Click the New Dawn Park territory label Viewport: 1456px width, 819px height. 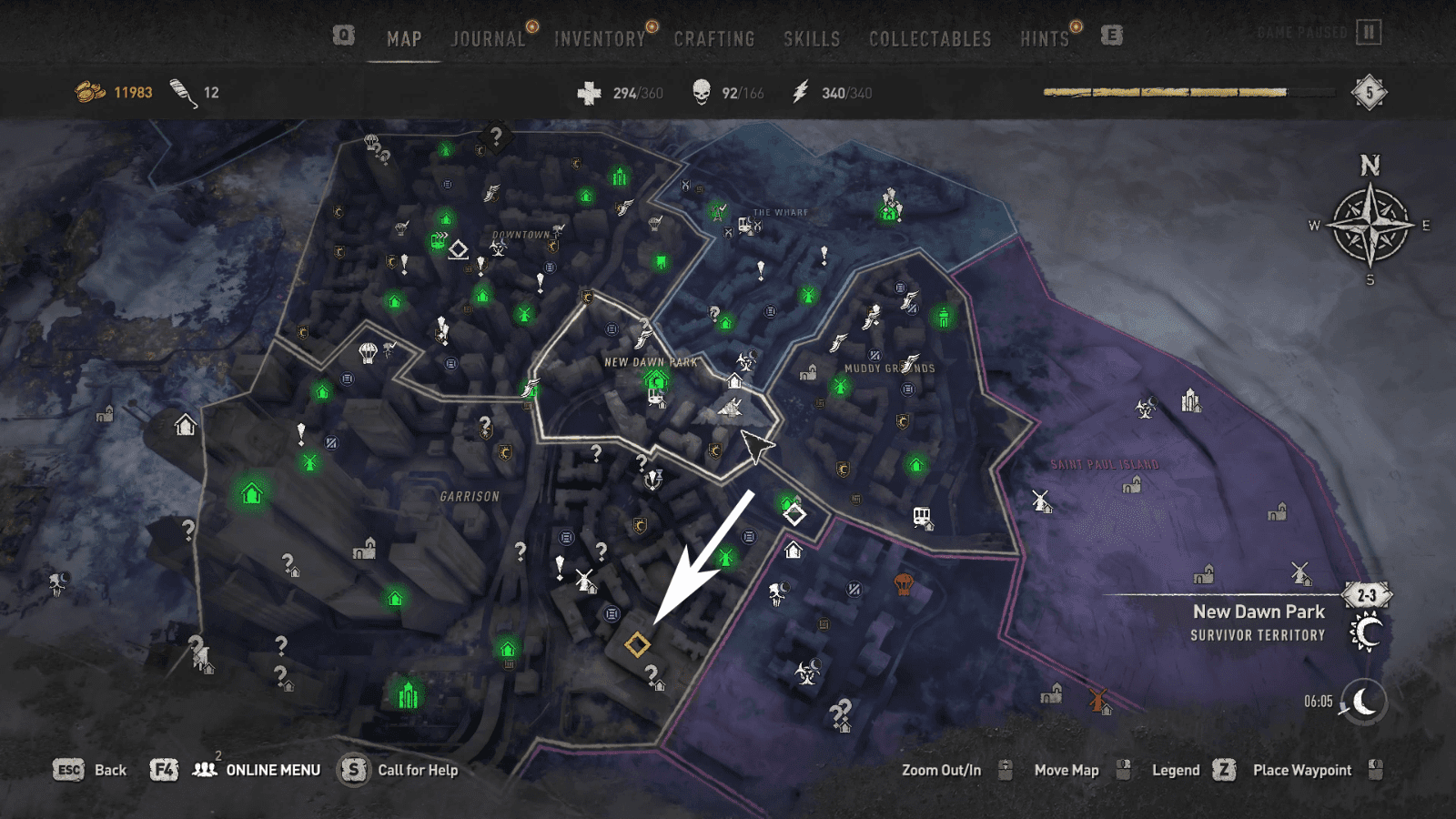1260,612
